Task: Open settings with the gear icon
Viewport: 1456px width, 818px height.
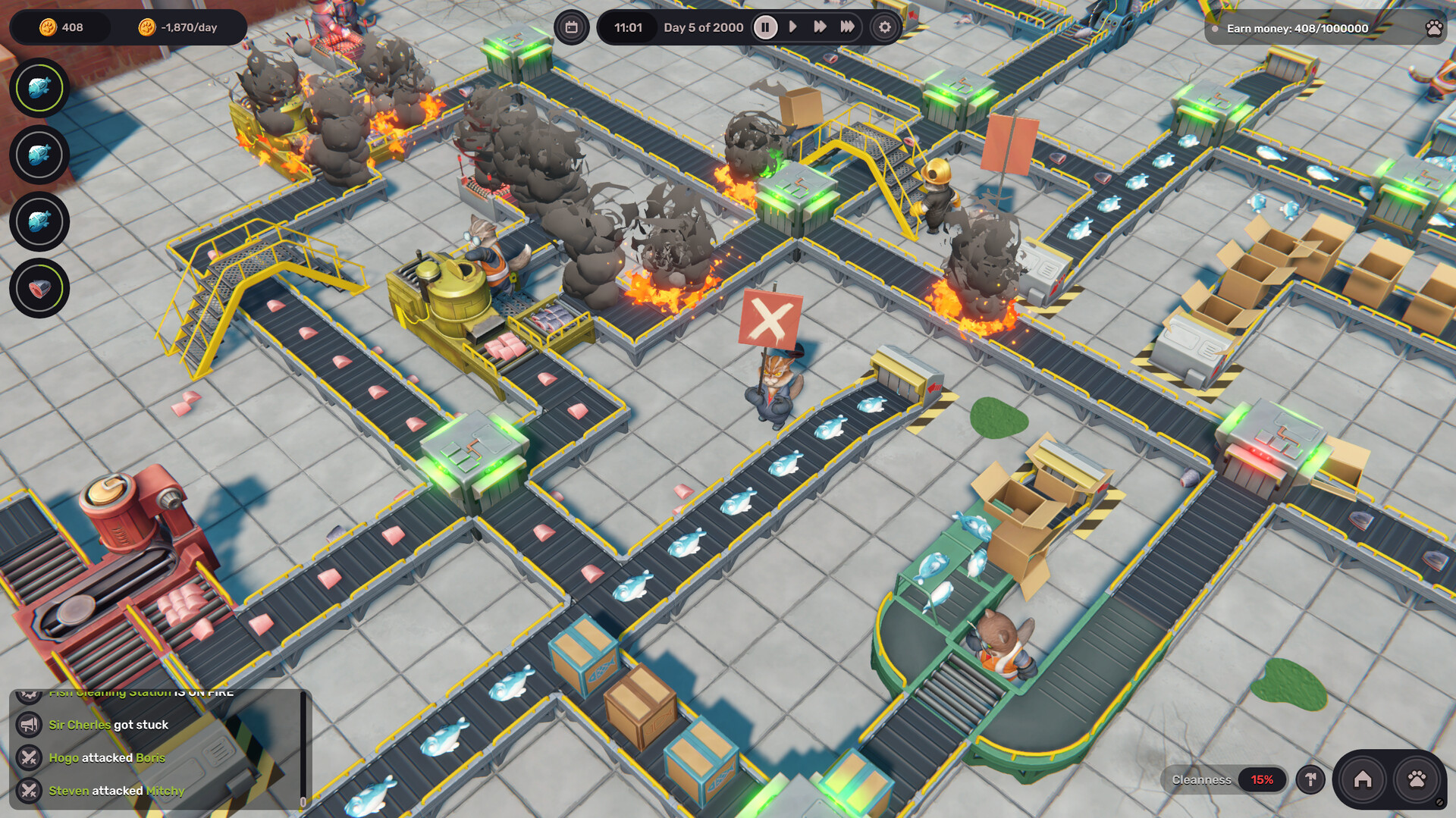Action: click(x=884, y=27)
